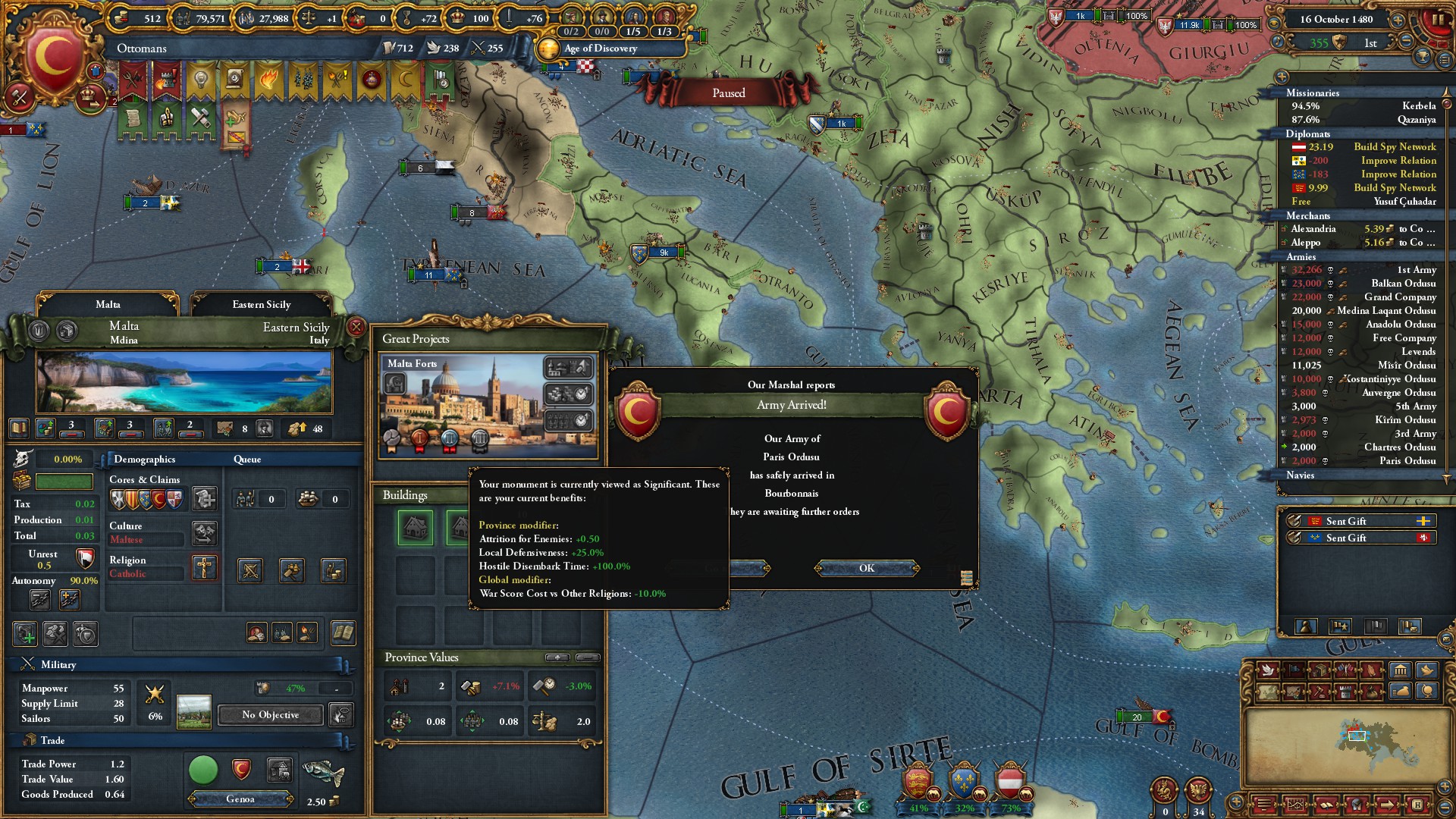This screenshot has width=1456, height=819.
Task: Click the No Objective button
Action: (270, 714)
